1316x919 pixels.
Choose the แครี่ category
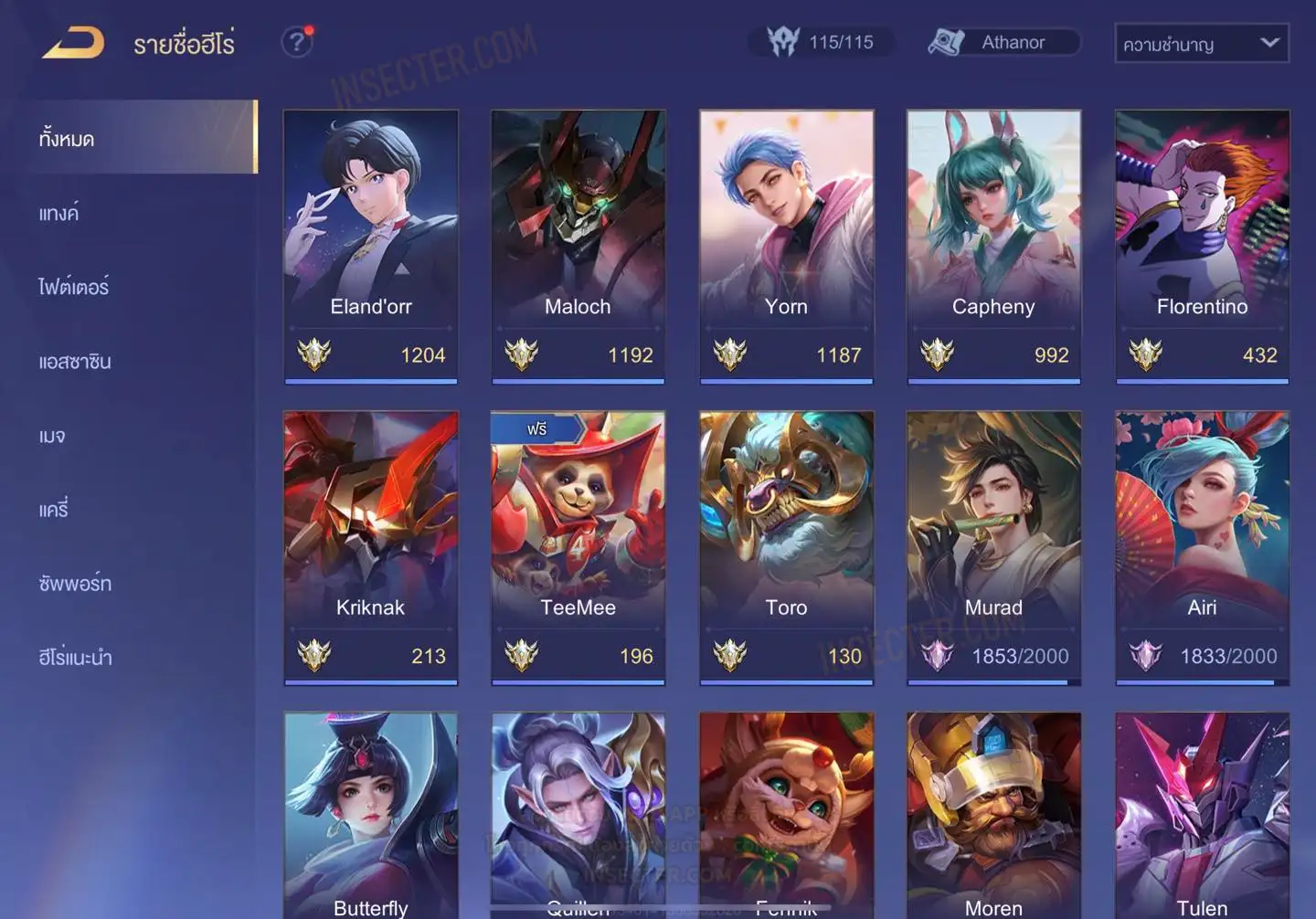(x=54, y=510)
